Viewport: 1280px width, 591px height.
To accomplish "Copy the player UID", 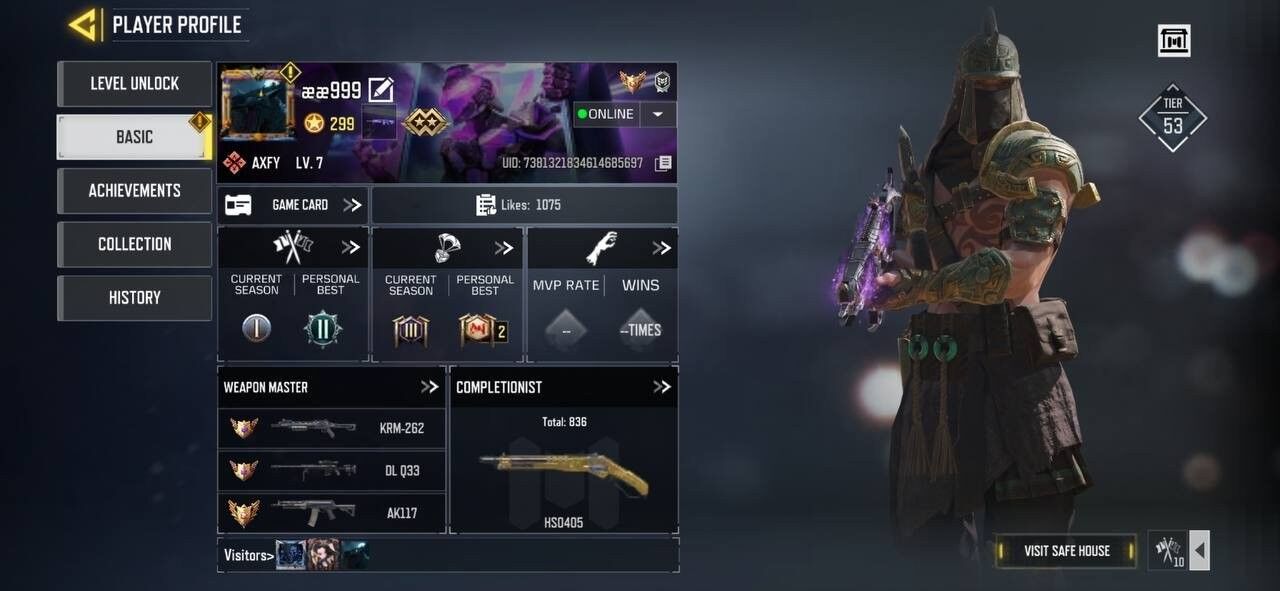I will [663, 163].
